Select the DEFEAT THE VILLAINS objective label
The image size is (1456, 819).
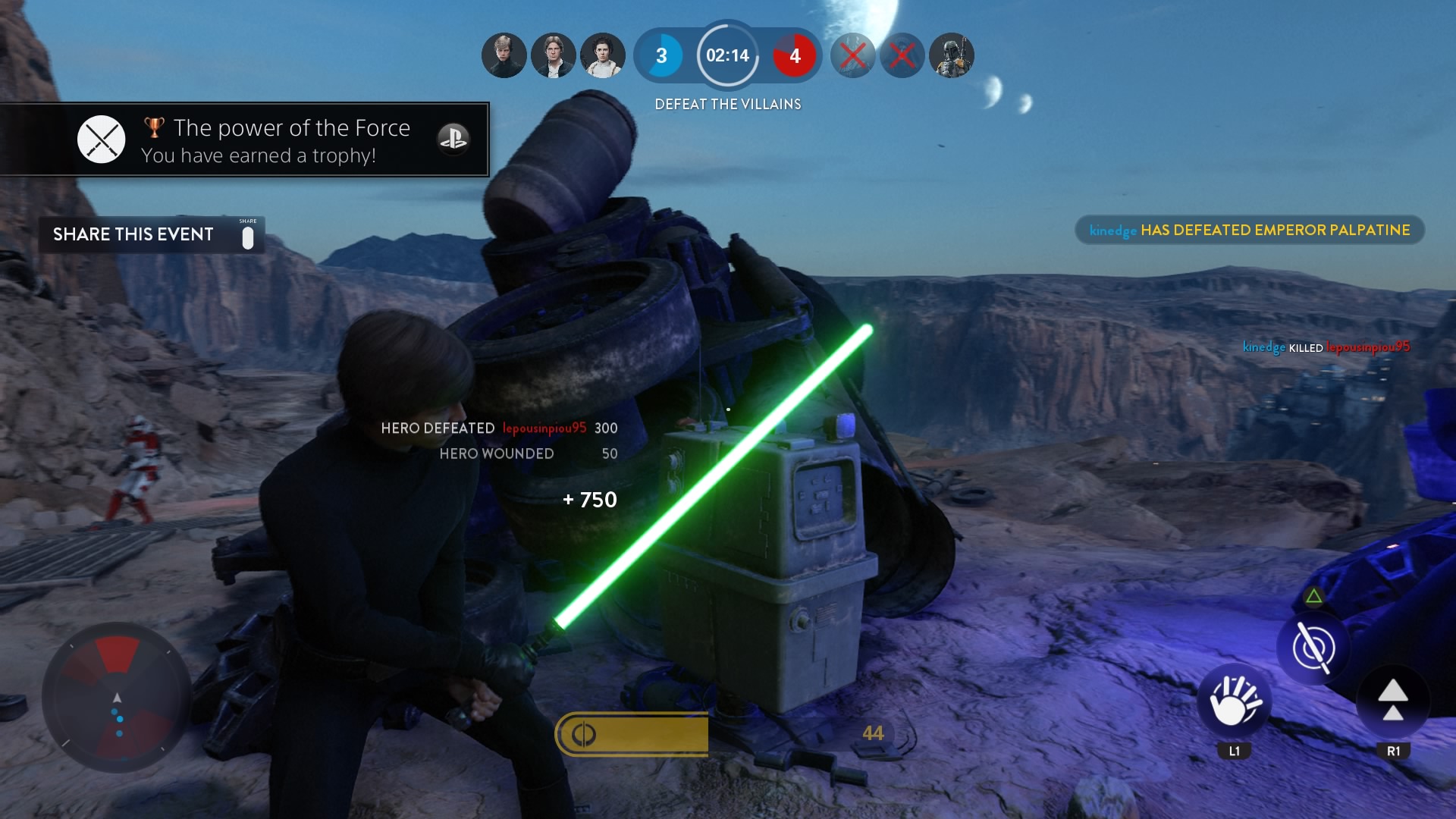point(728,104)
